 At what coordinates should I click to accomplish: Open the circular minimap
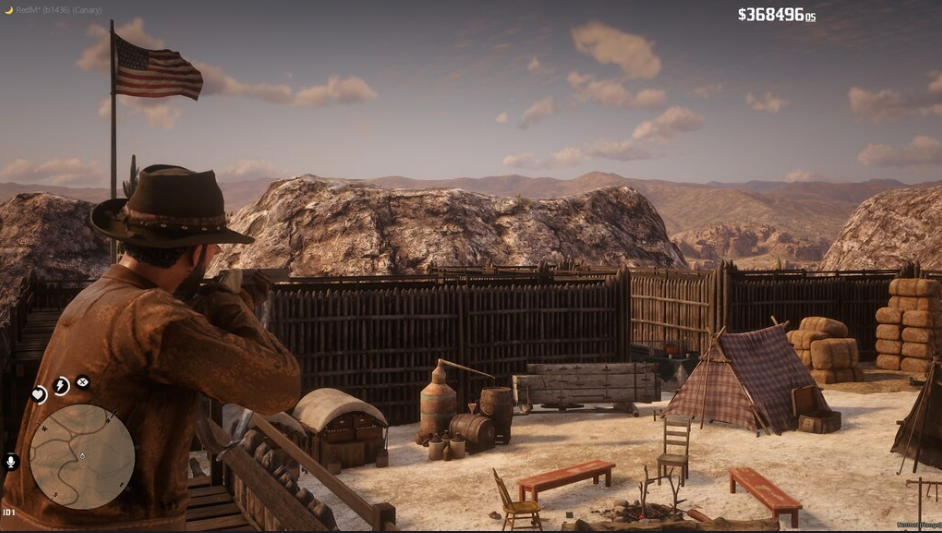(x=82, y=457)
